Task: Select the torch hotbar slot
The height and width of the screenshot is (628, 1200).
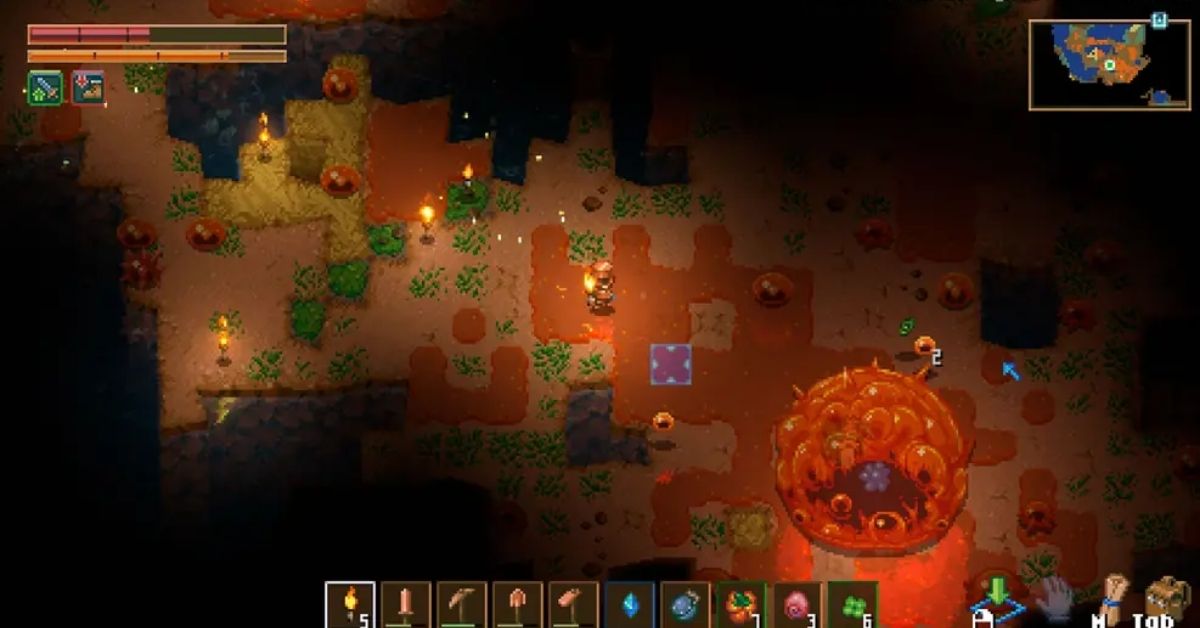Action: point(350,605)
